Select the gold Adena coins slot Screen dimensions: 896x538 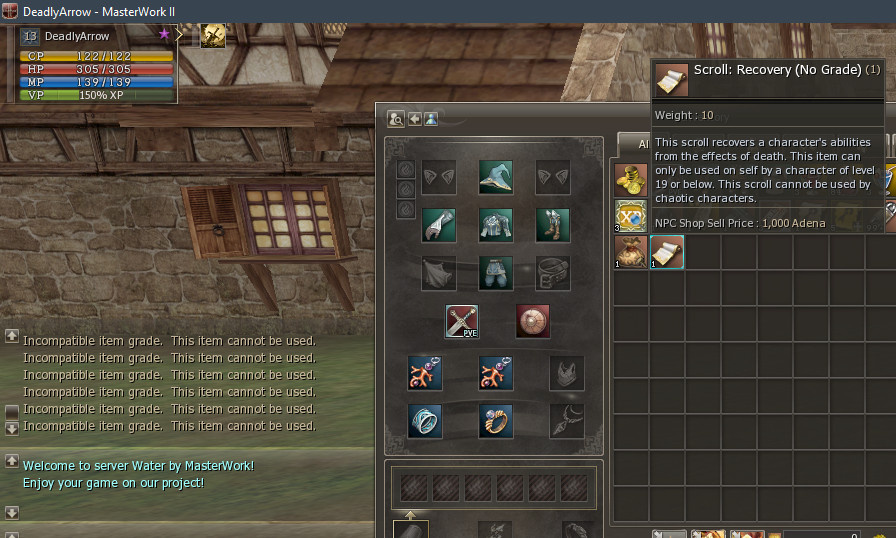[x=631, y=180]
